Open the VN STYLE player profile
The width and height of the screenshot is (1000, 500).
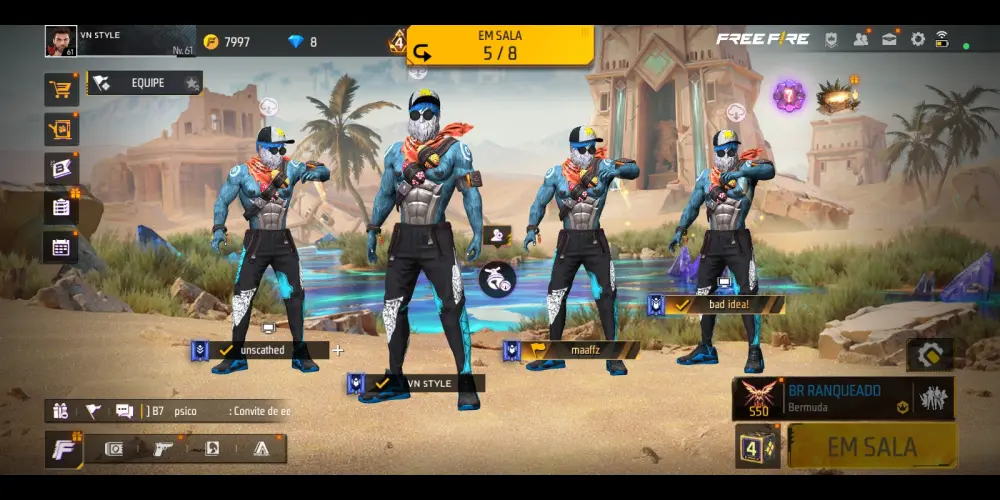[61, 41]
